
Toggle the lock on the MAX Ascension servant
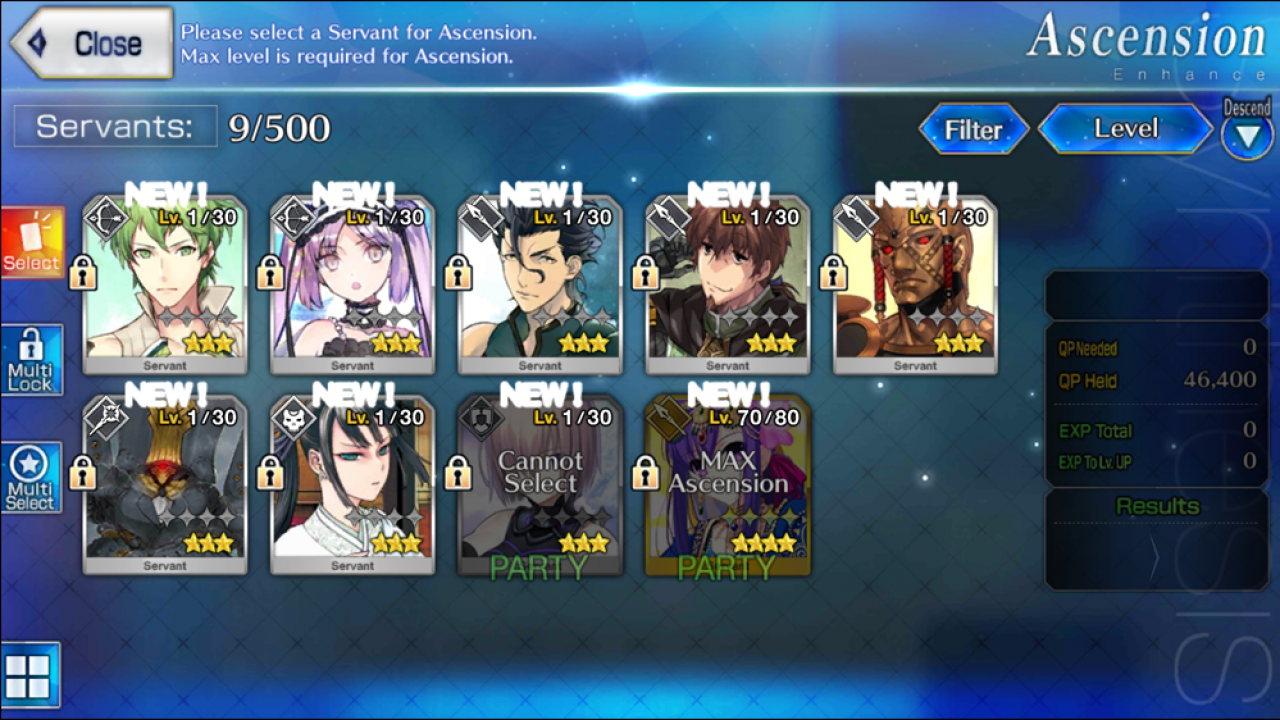click(x=644, y=472)
